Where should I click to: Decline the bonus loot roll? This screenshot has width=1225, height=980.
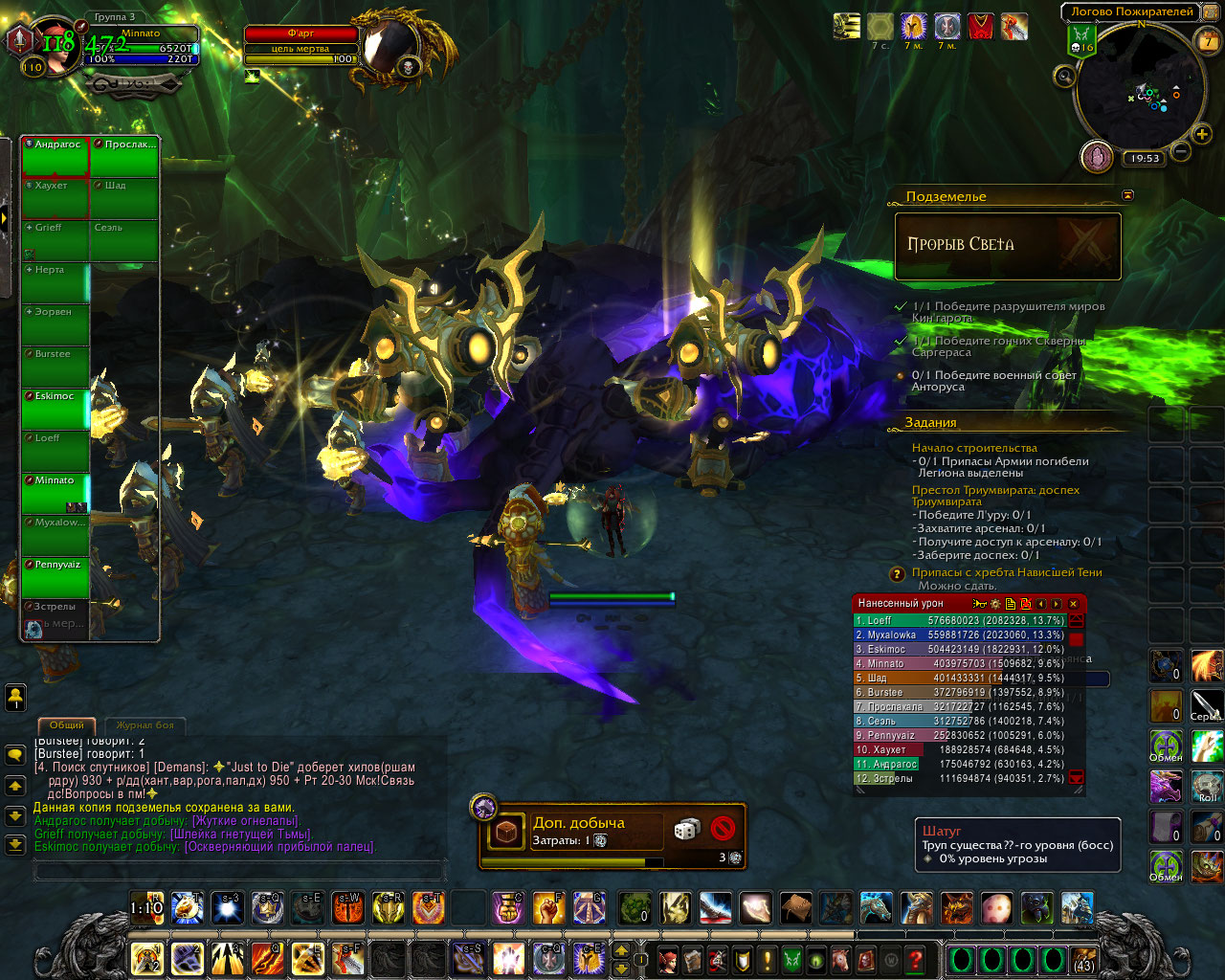coord(723,829)
